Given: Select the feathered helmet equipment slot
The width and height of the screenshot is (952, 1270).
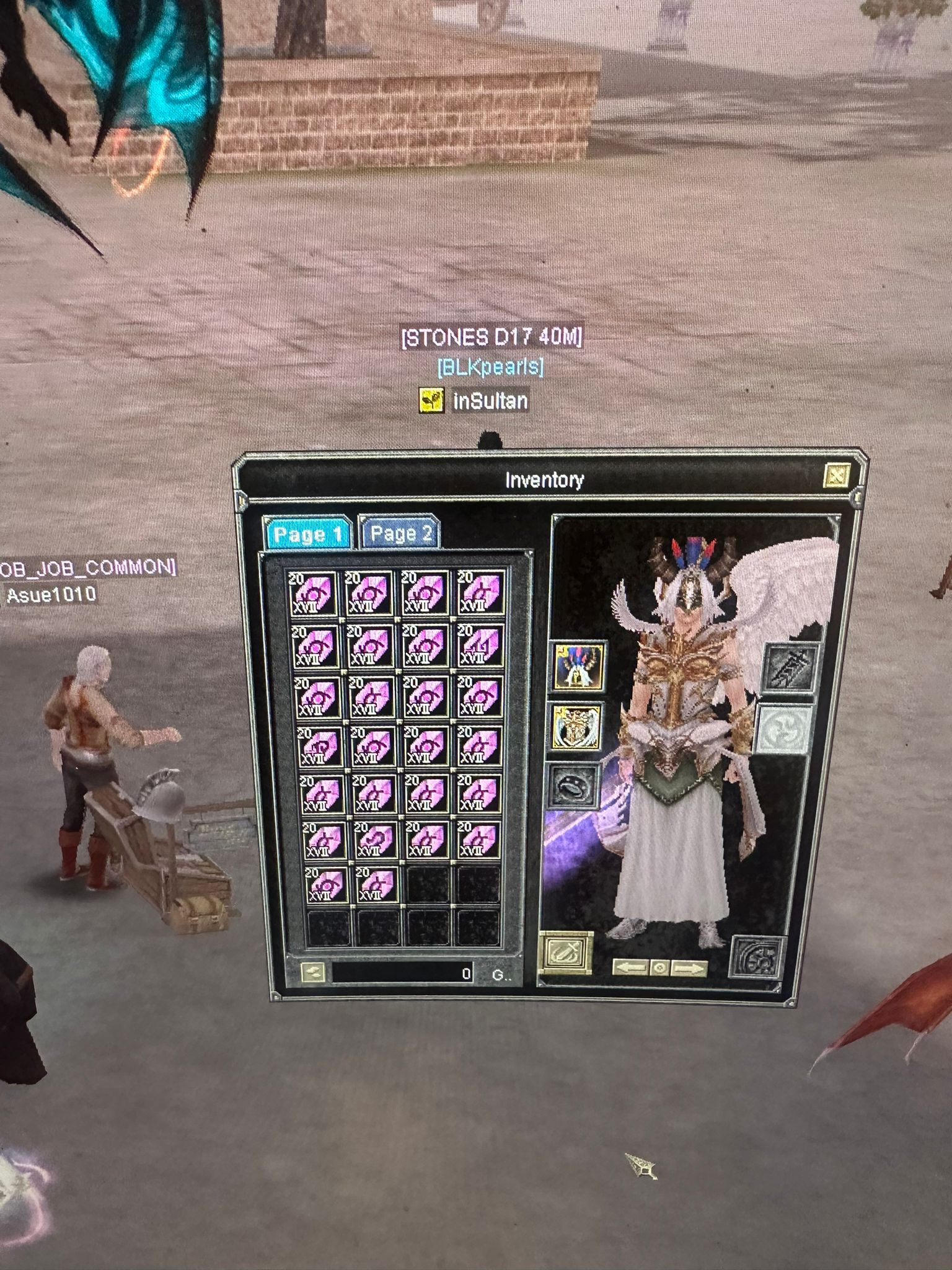Looking at the screenshot, I should (x=578, y=667).
